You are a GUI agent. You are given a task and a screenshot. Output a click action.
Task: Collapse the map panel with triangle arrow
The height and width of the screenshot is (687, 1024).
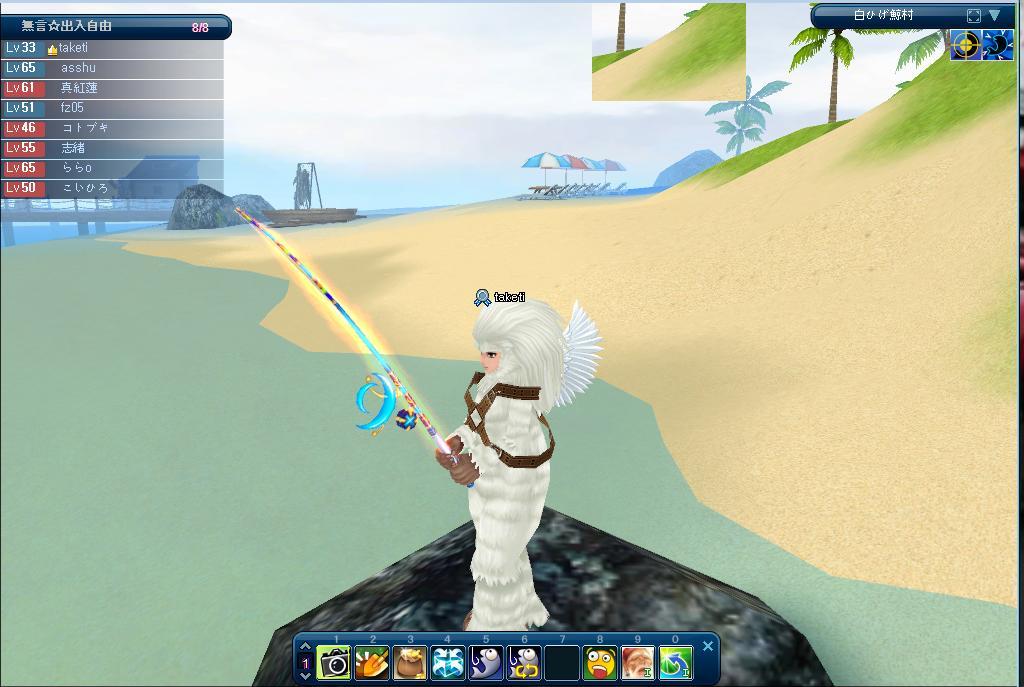[x=995, y=16]
